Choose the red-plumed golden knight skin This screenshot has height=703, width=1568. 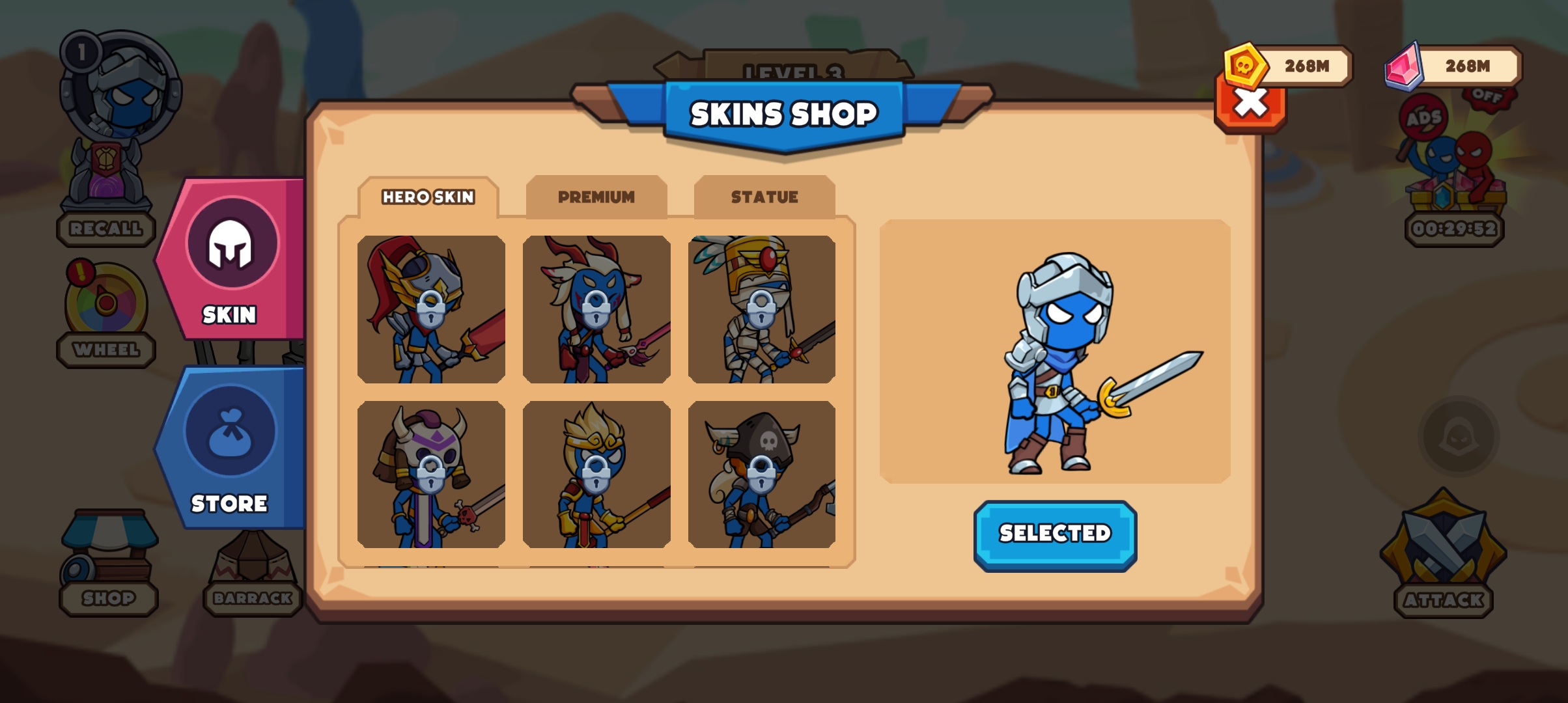[x=431, y=309]
